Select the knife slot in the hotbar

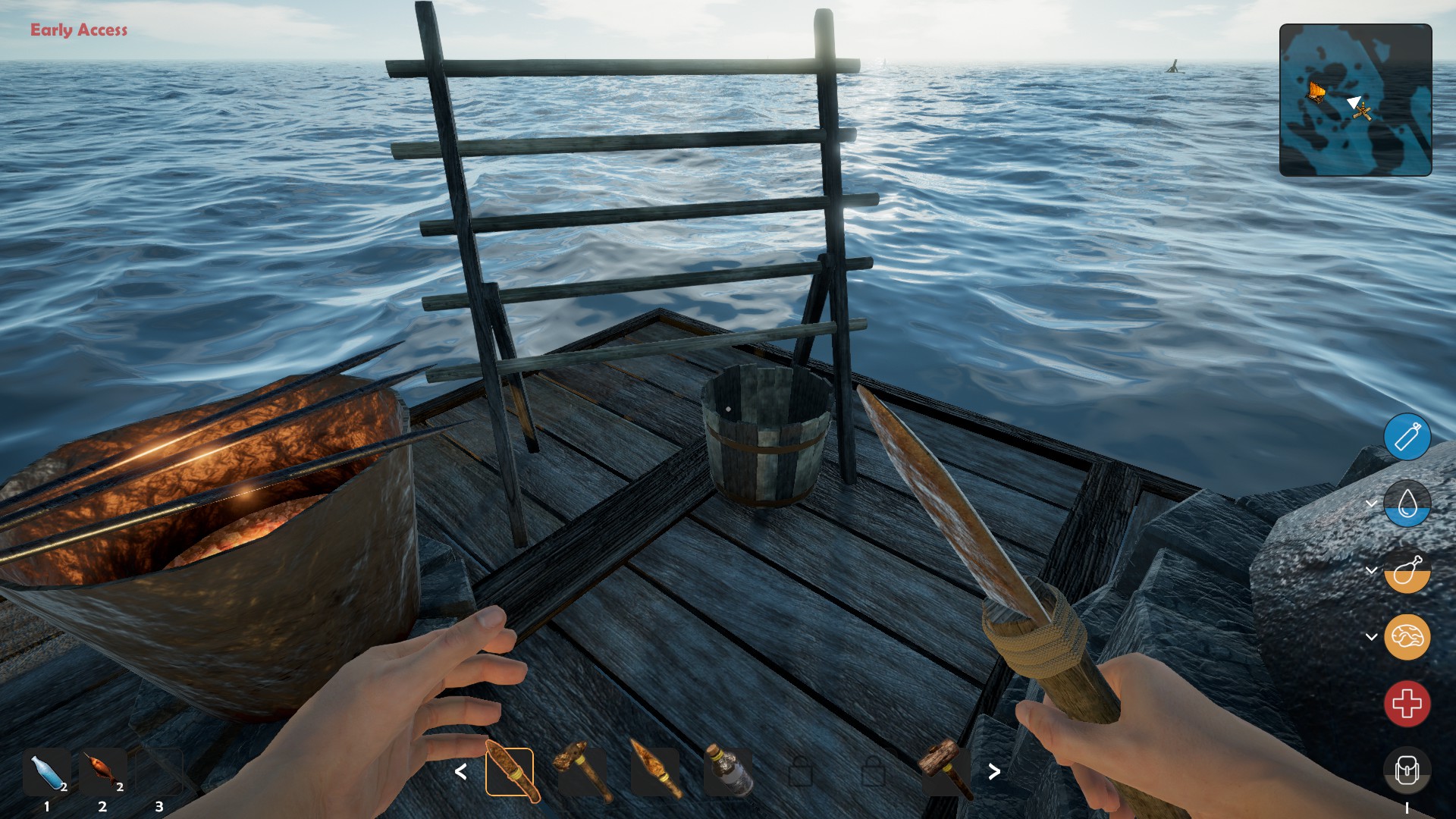pos(510,772)
